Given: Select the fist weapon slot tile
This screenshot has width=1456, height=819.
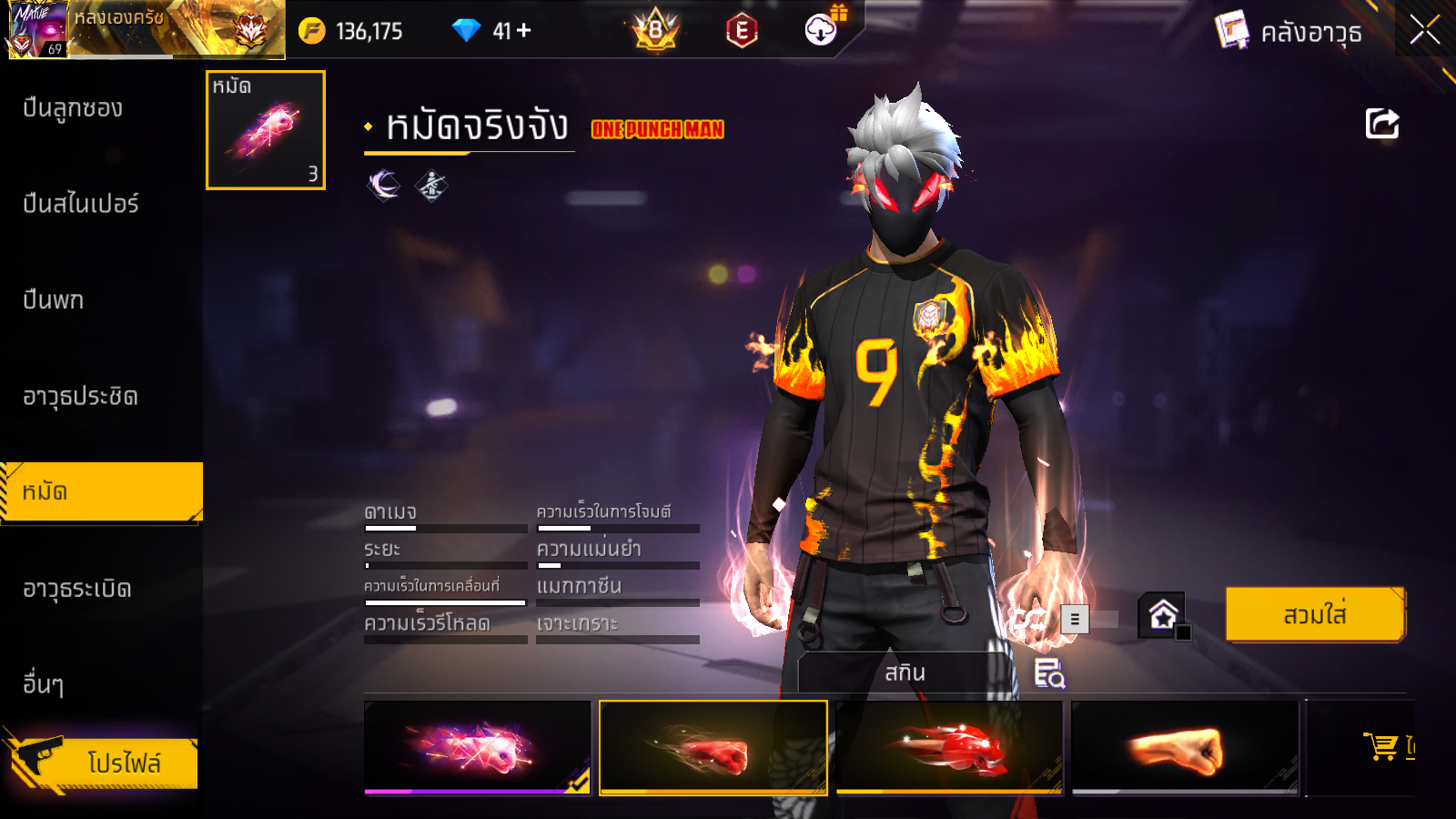Looking at the screenshot, I should 266,130.
